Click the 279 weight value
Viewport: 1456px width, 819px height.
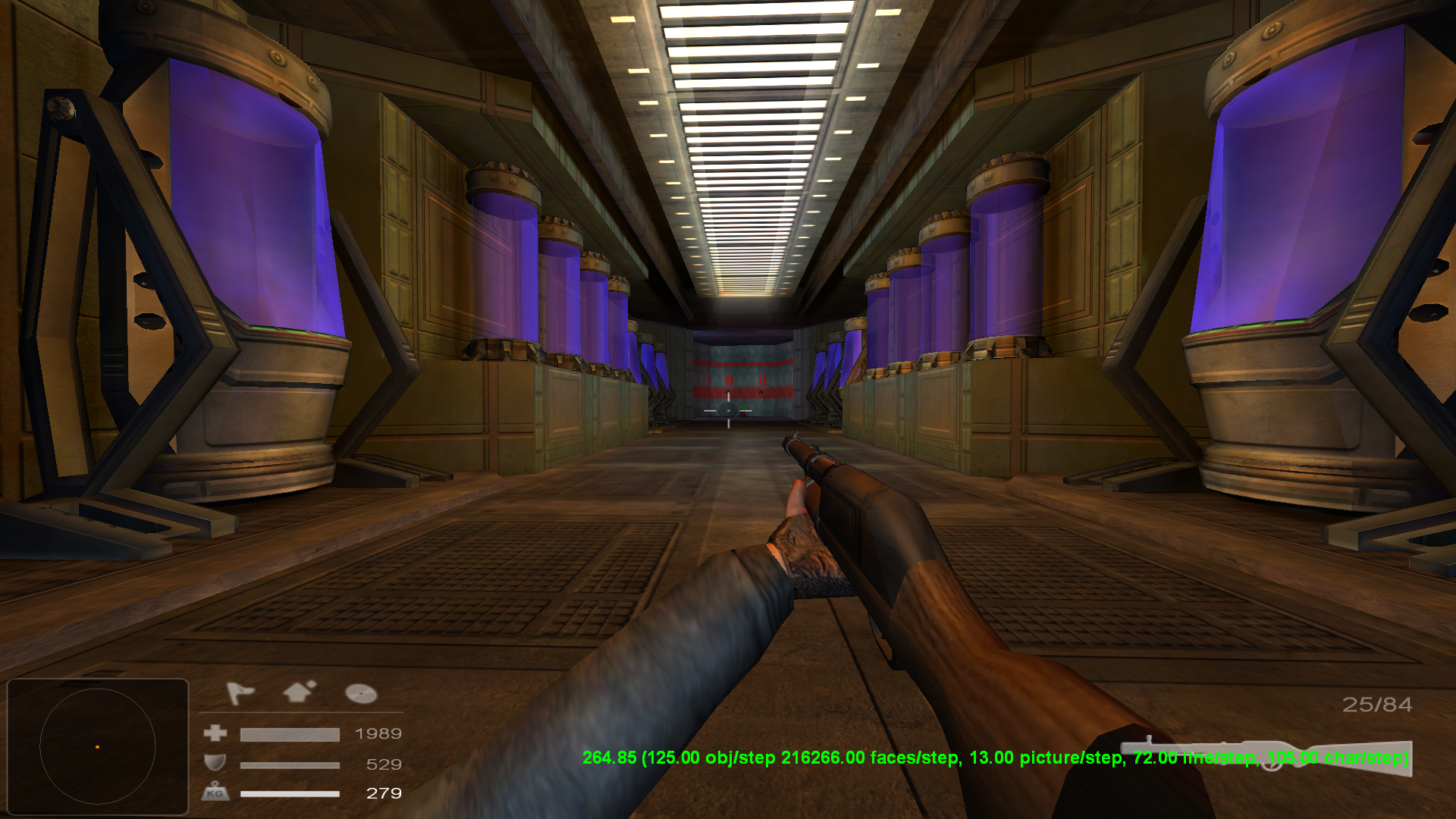pyautogui.click(x=382, y=794)
